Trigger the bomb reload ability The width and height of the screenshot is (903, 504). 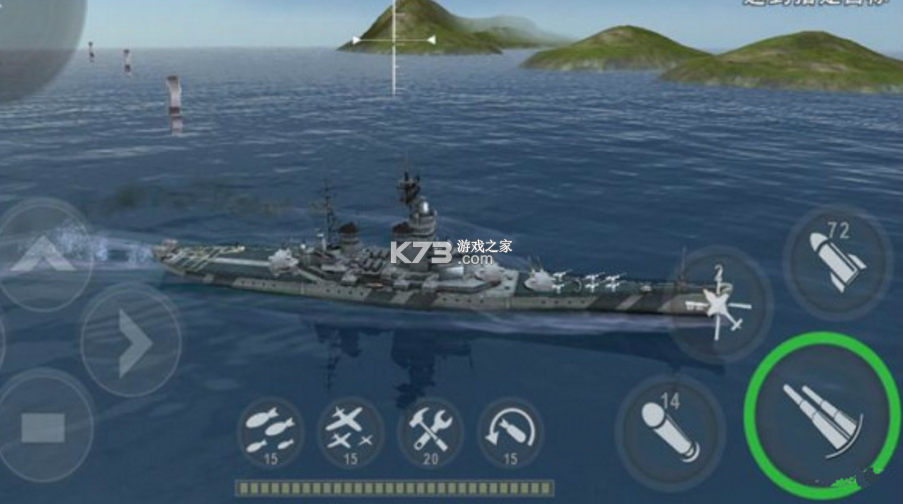510,431
